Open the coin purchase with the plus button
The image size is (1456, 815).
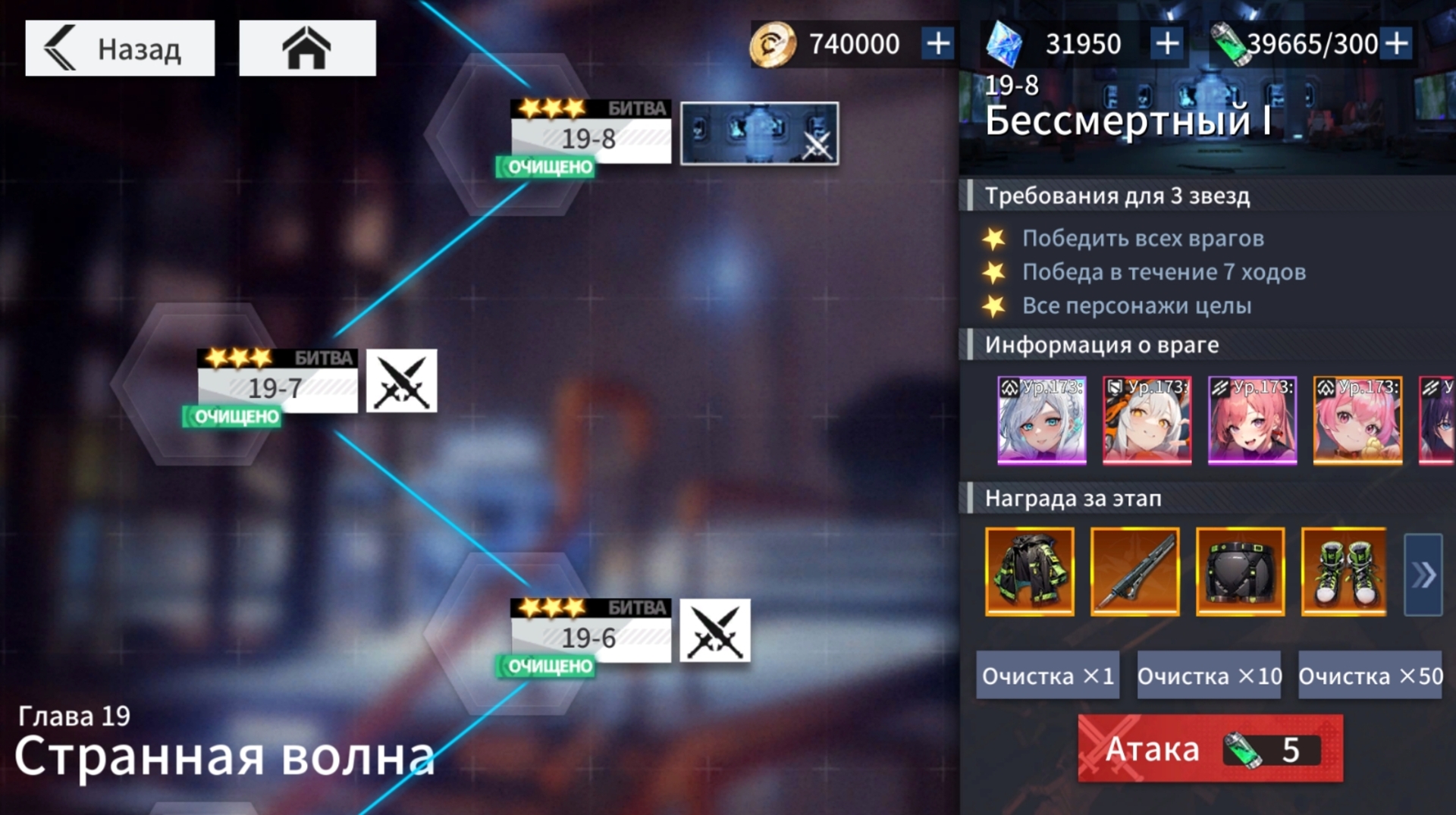point(938,43)
